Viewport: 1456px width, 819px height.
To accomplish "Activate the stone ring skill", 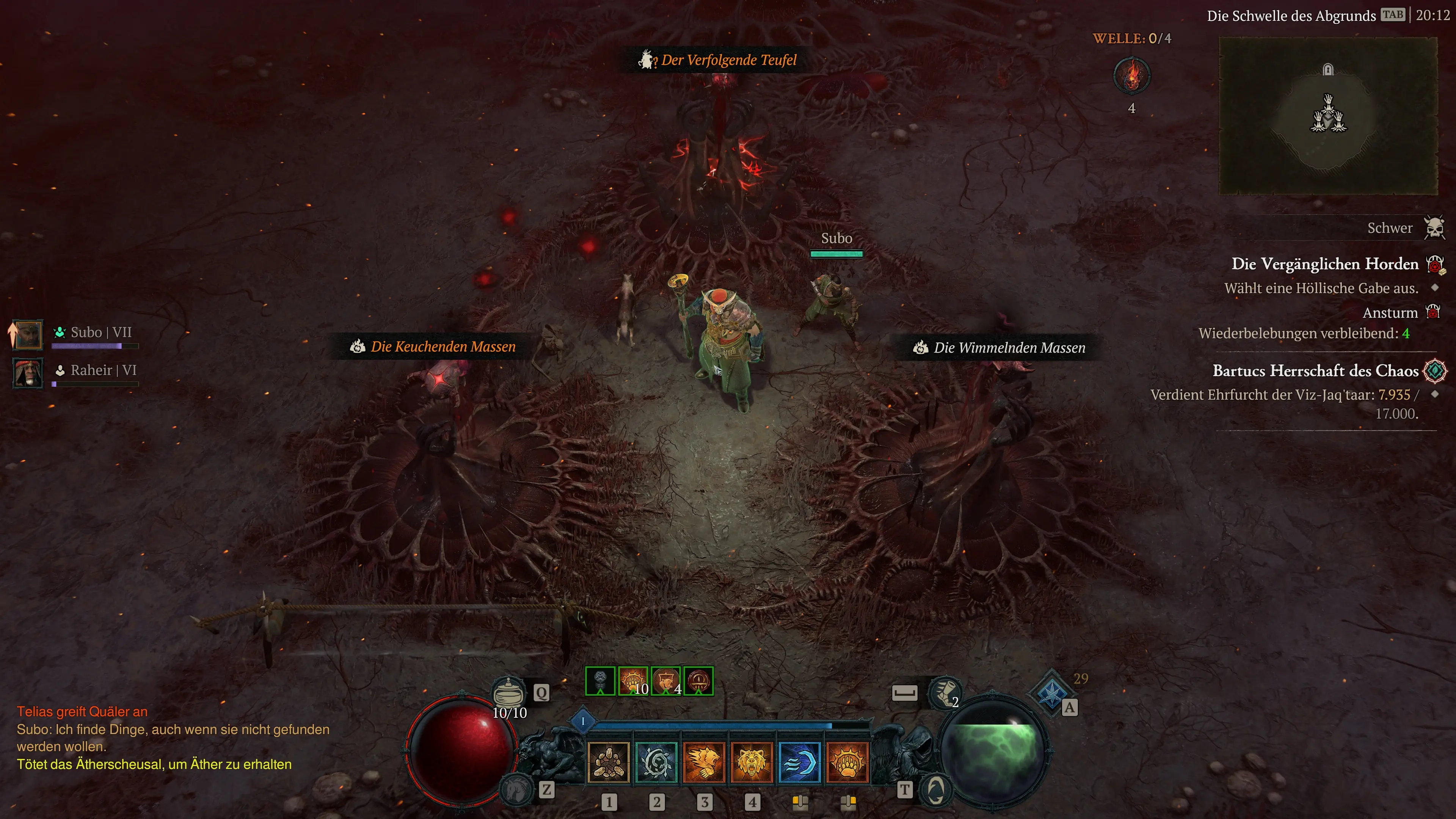I will (x=608, y=763).
